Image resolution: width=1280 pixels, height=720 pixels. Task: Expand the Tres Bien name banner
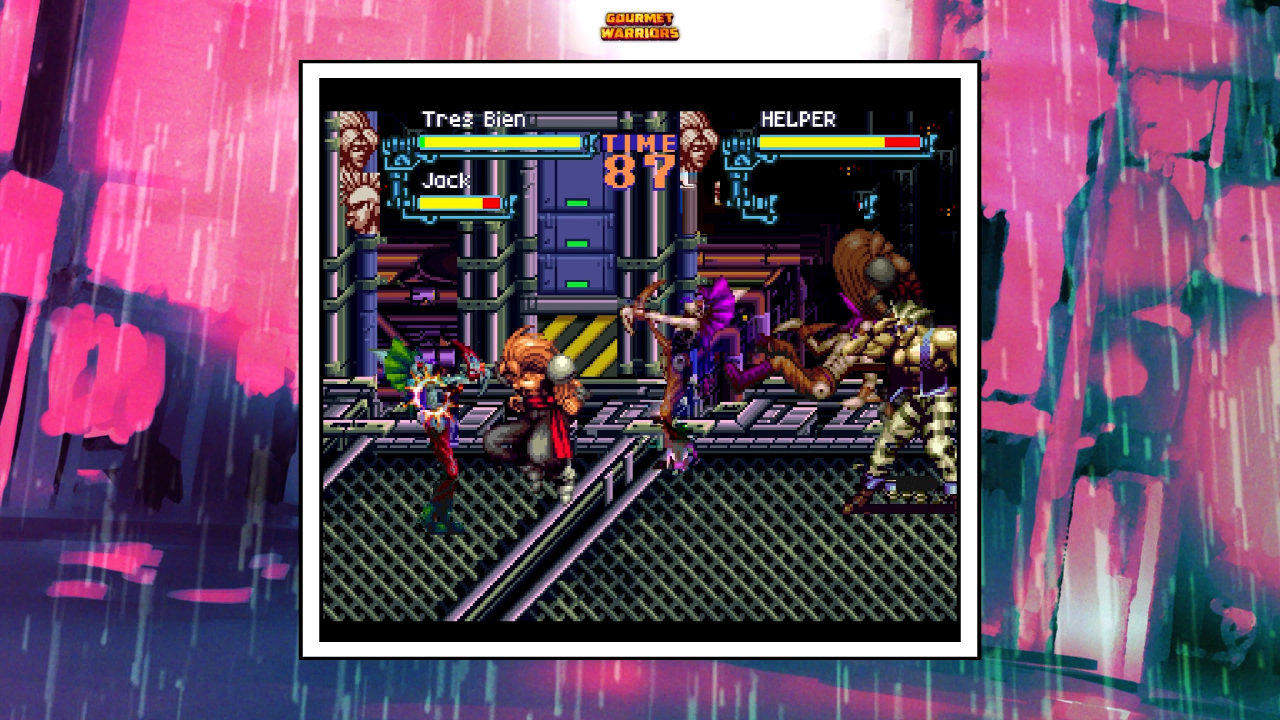(x=474, y=117)
